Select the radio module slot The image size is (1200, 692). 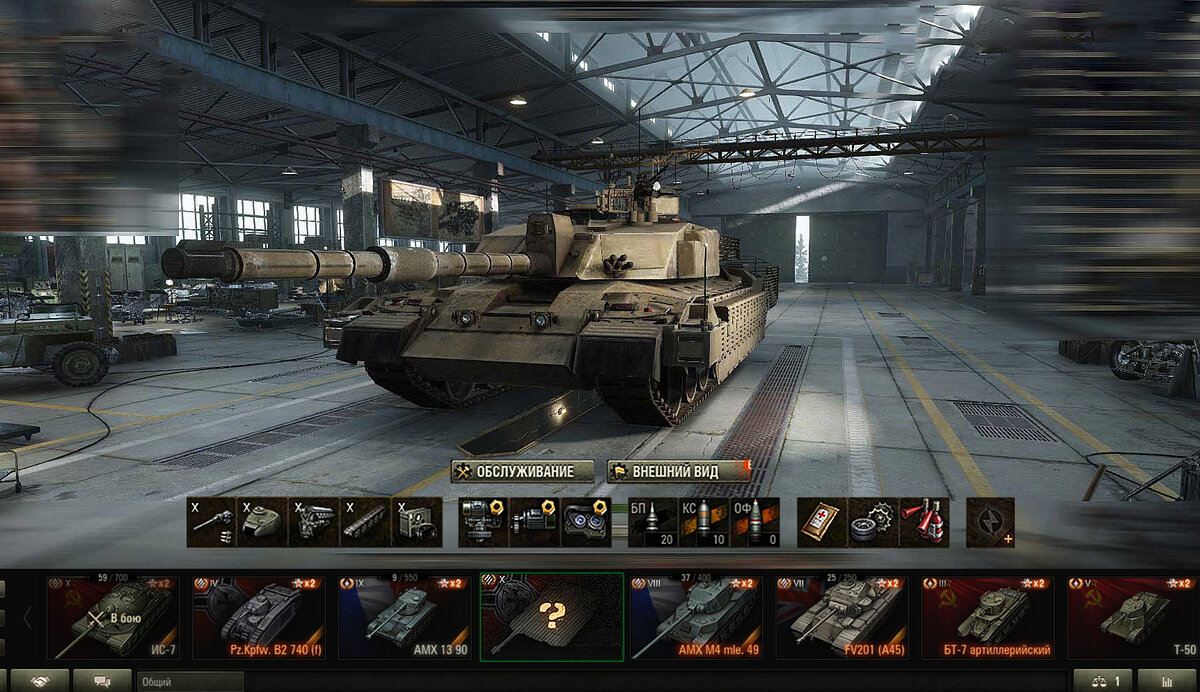pos(416,522)
